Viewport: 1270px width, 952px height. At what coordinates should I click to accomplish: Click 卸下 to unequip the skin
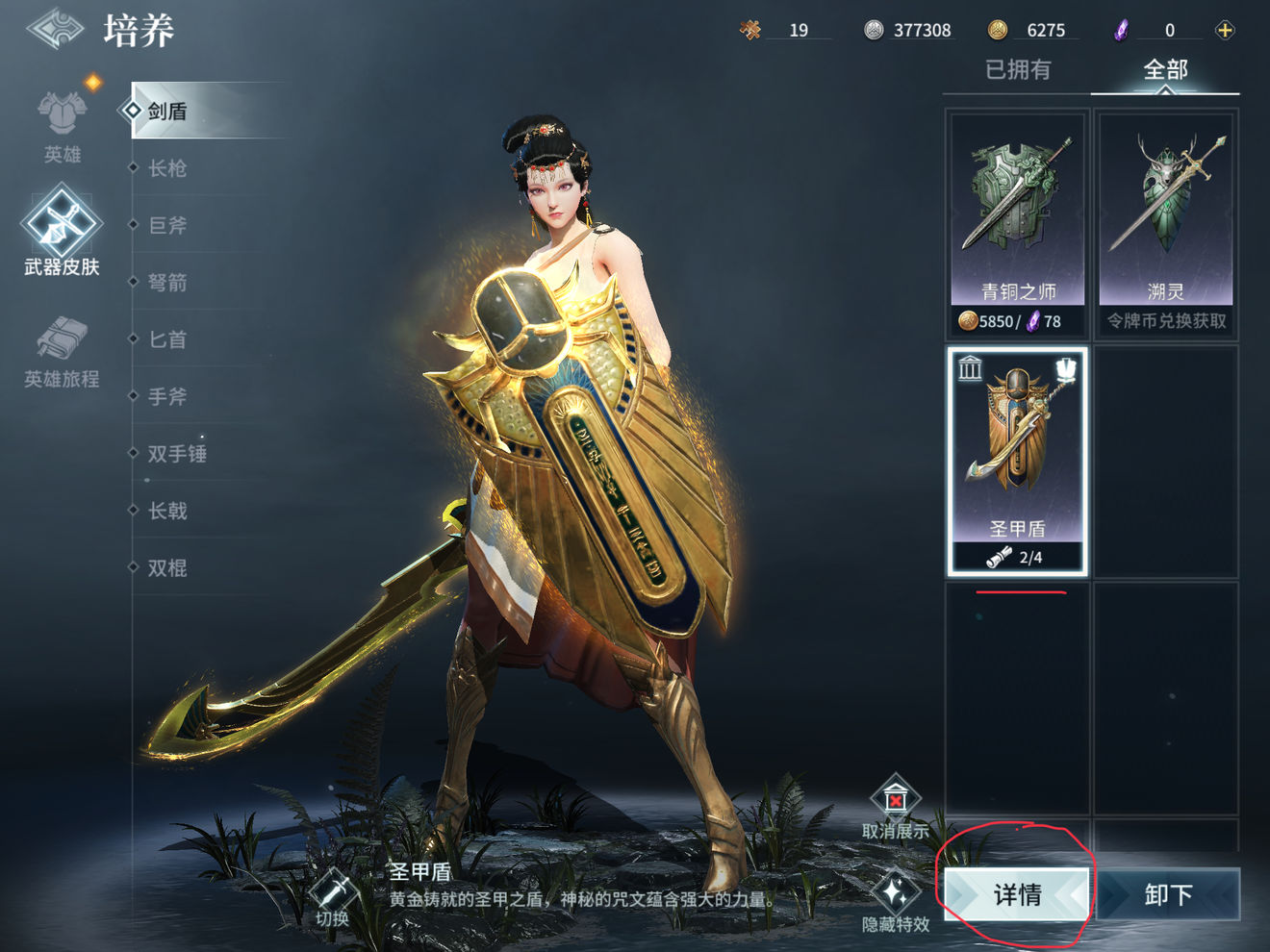pos(1168,894)
